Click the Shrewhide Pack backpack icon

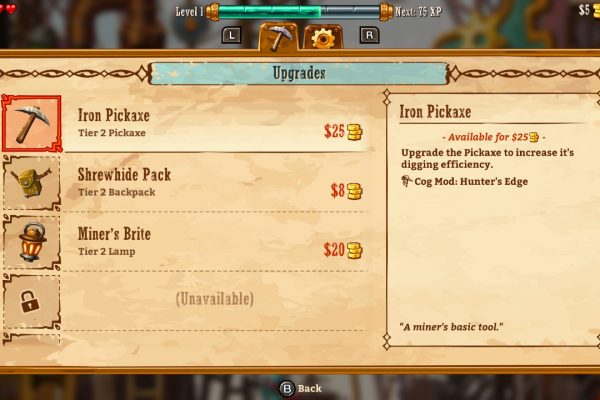[x=31, y=182]
